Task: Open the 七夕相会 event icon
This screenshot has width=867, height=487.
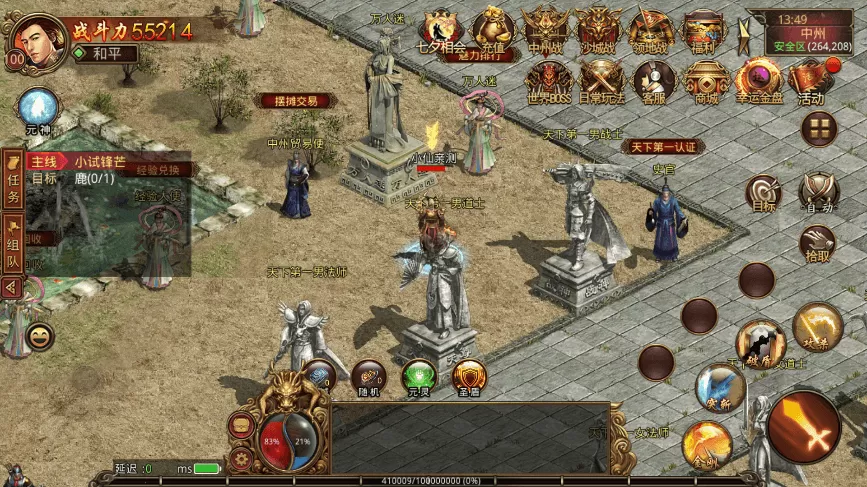Action: point(440,28)
